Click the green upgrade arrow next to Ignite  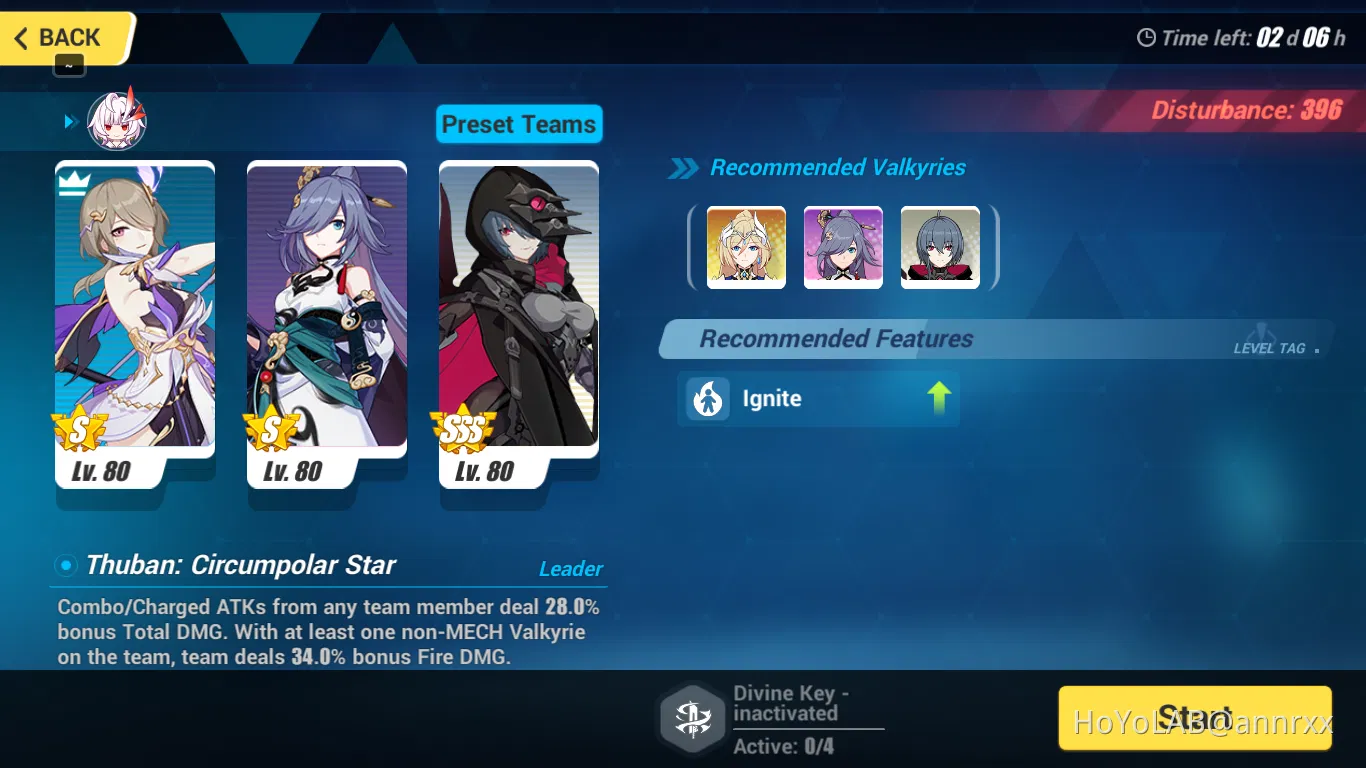click(938, 397)
